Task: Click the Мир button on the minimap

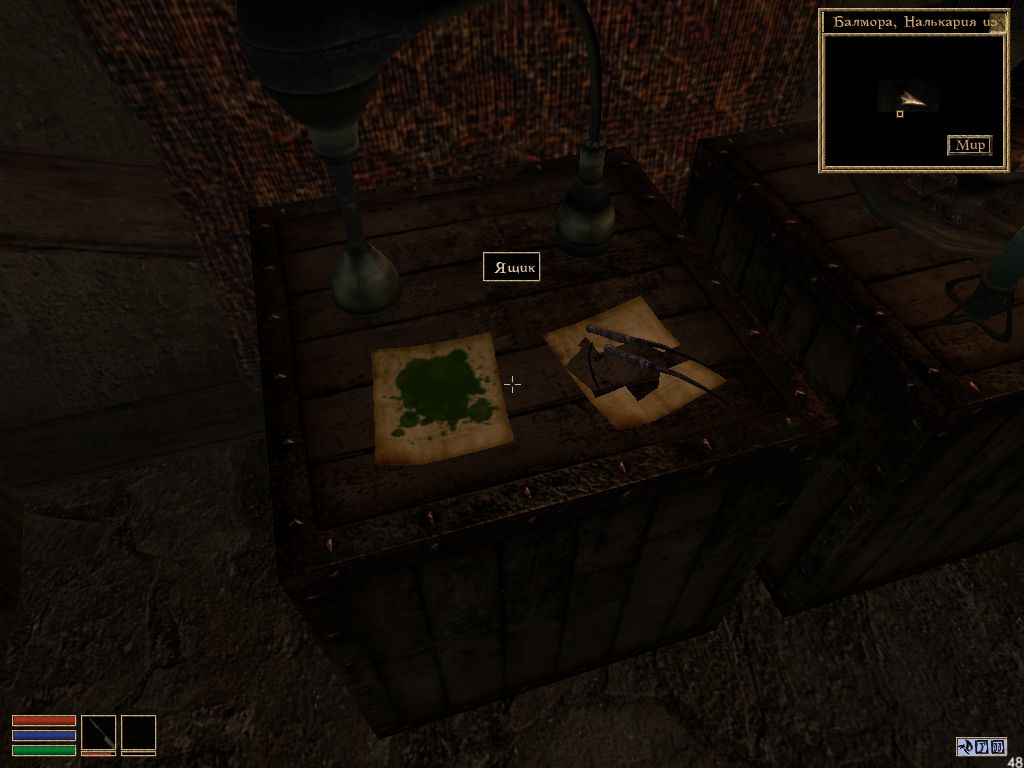Action: click(970, 145)
